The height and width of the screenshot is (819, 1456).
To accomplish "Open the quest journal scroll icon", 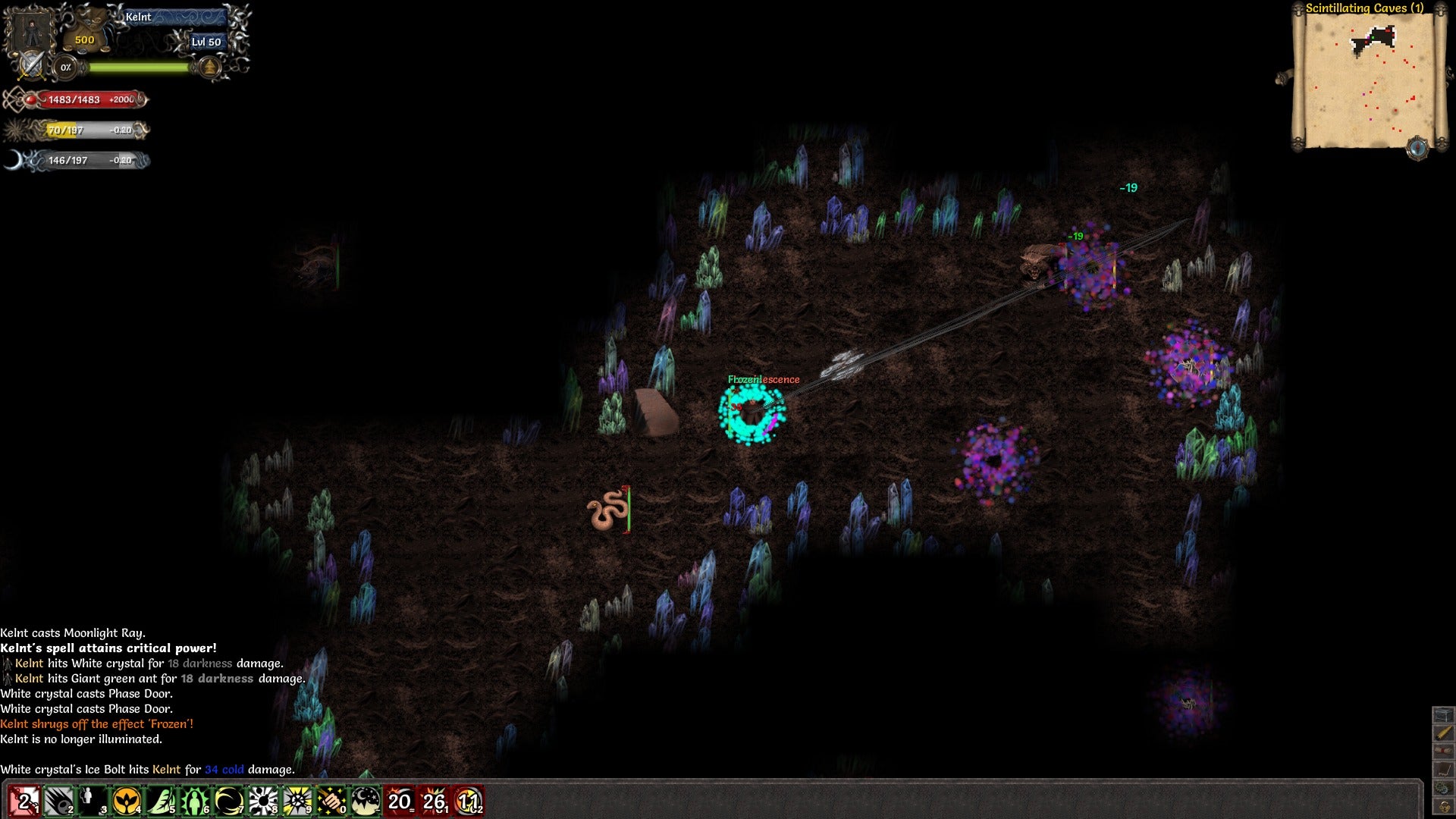I will (1444, 750).
